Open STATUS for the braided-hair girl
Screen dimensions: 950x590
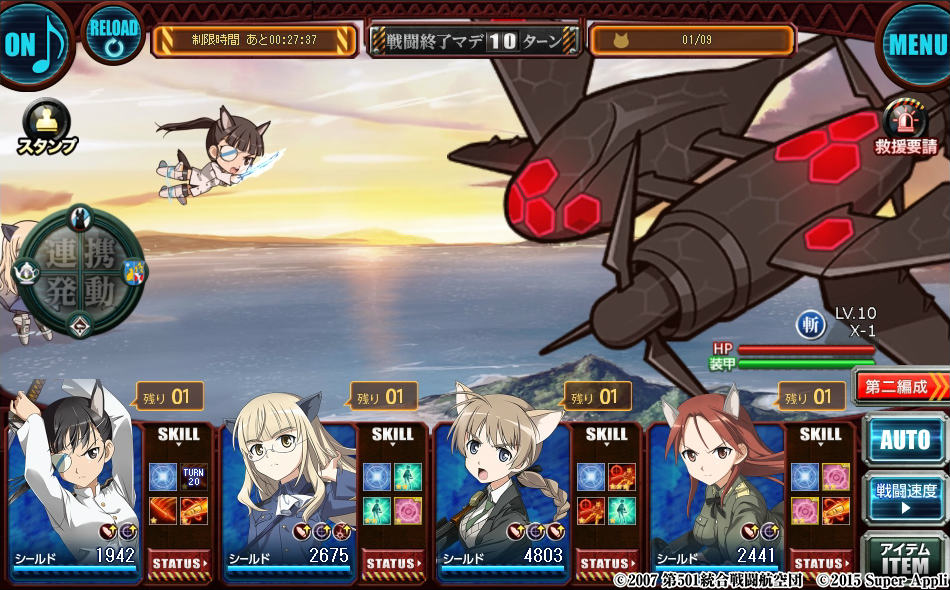(x=608, y=564)
